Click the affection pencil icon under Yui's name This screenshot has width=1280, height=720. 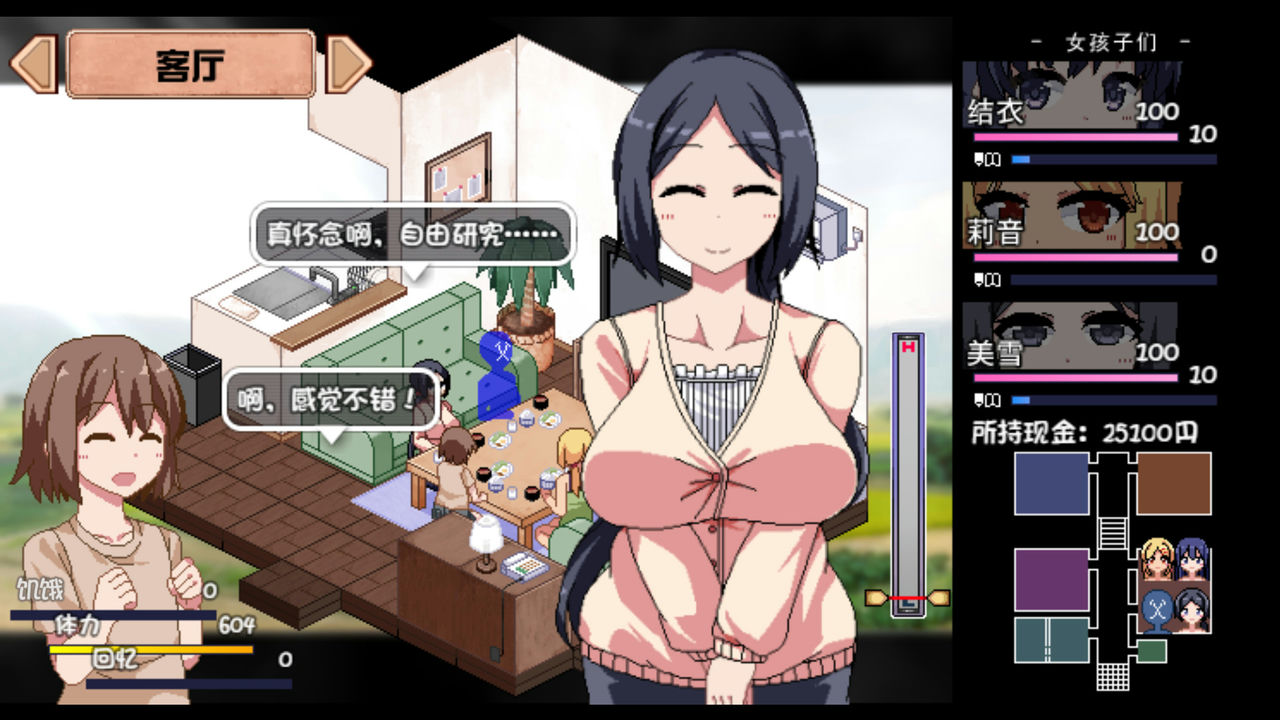tap(979, 158)
